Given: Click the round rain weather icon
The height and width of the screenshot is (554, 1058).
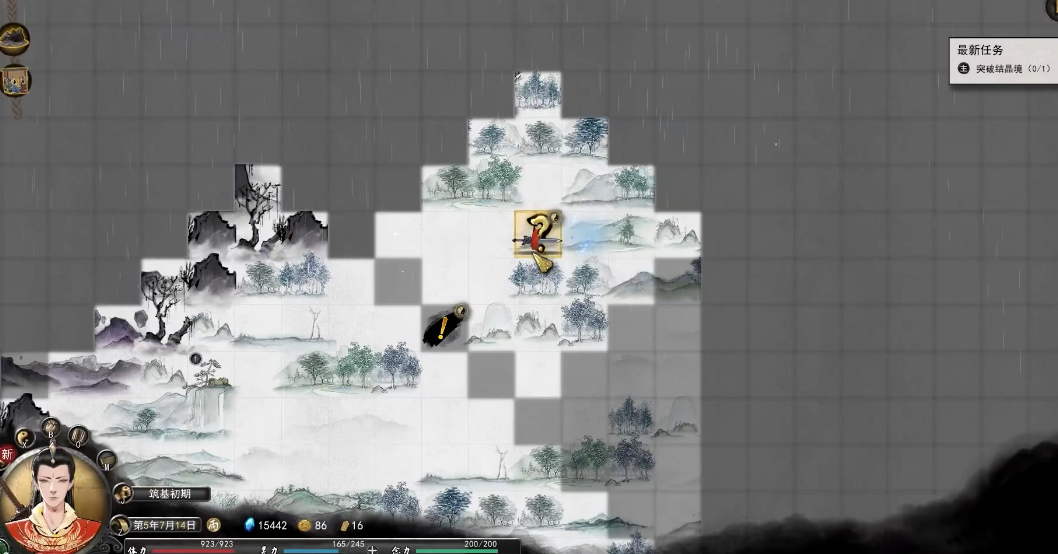Looking at the screenshot, I should [x=214, y=525].
